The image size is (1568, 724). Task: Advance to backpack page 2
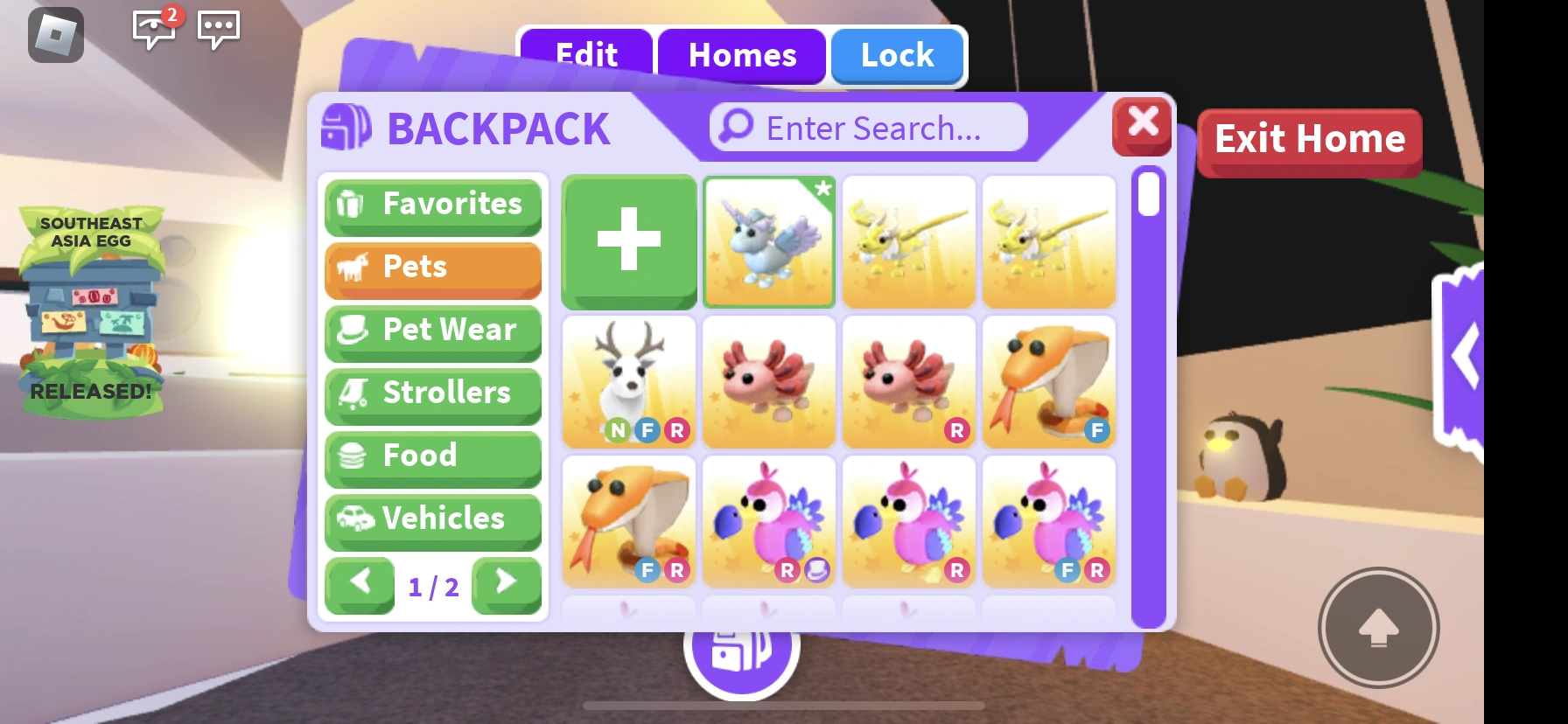[506, 586]
